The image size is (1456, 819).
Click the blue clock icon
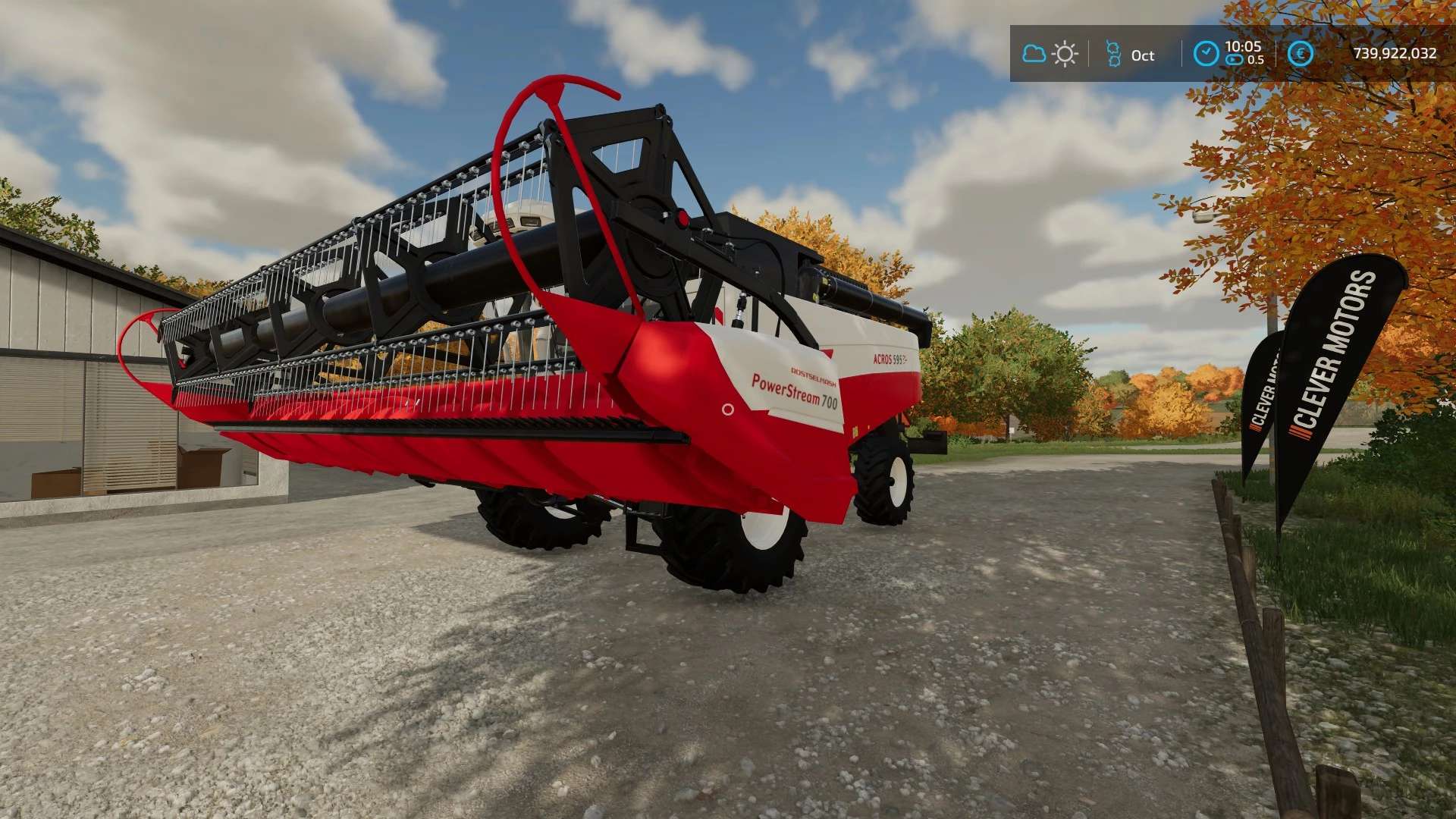click(x=1206, y=54)
